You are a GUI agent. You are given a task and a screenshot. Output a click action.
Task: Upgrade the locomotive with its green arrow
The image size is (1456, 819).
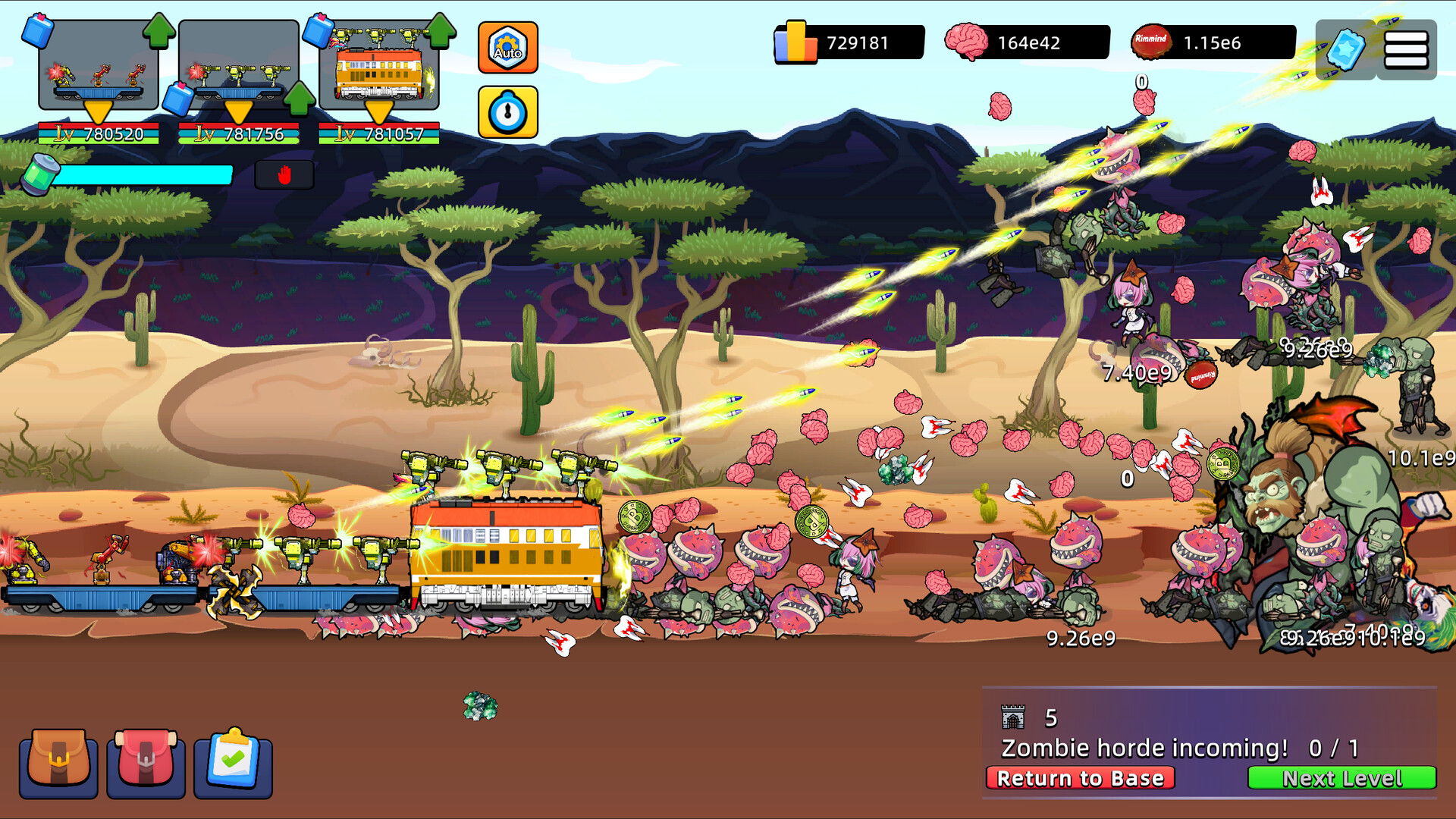coord(441,30)
